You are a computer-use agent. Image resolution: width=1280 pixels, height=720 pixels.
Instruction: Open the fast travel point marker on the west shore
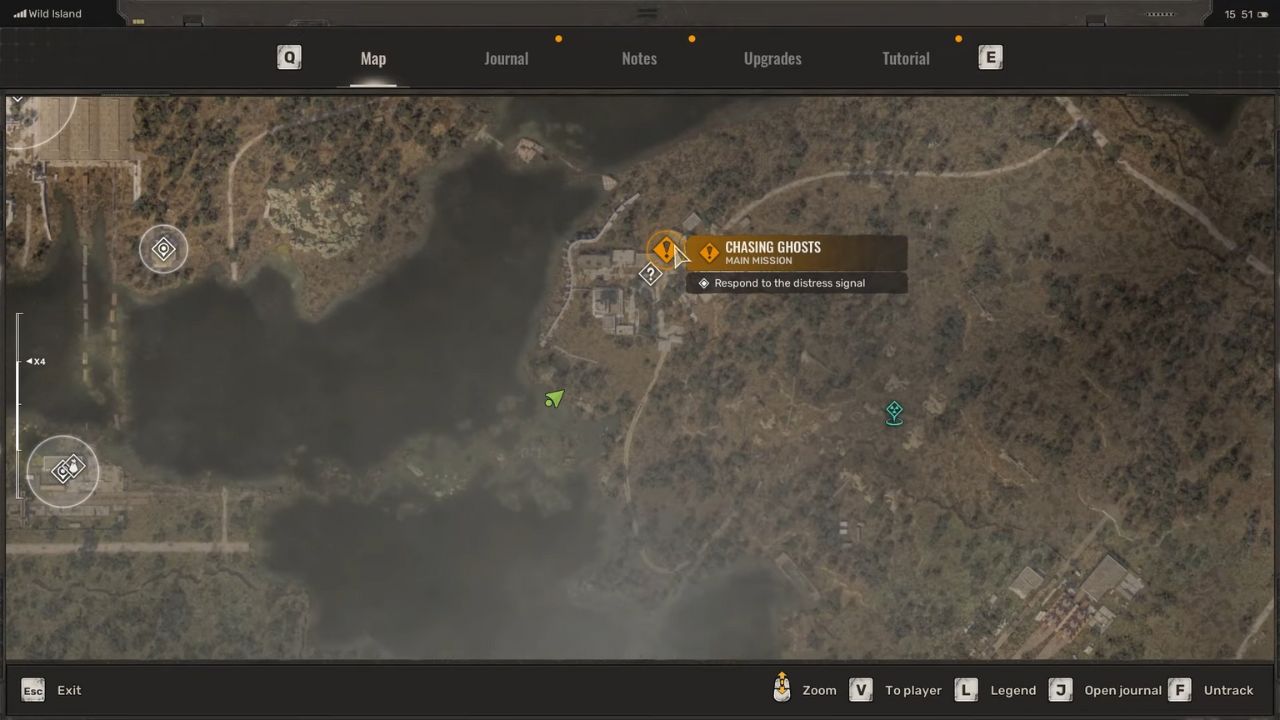click(163, 249)
